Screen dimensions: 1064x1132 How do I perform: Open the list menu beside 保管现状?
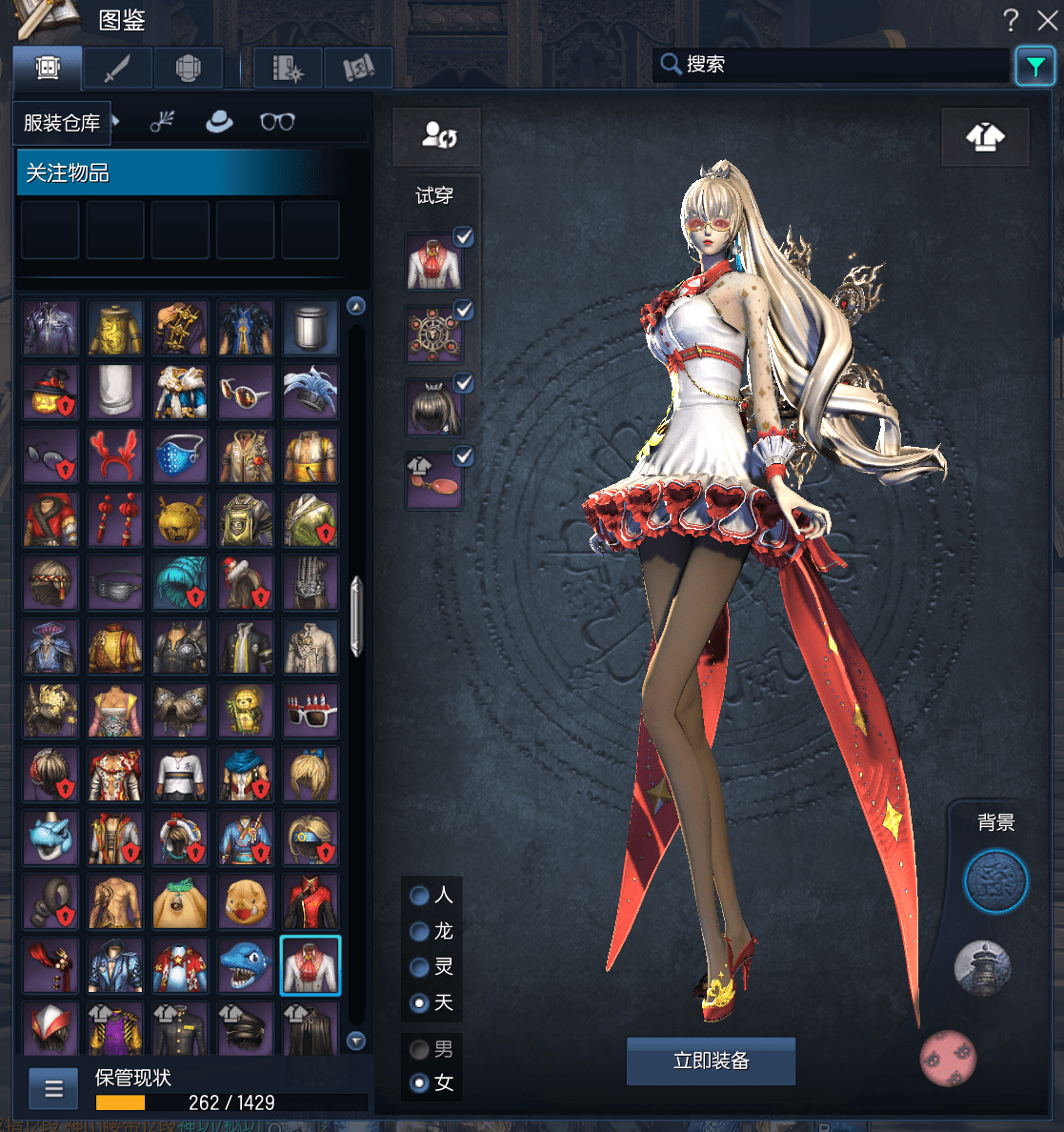coord(53,1089)
